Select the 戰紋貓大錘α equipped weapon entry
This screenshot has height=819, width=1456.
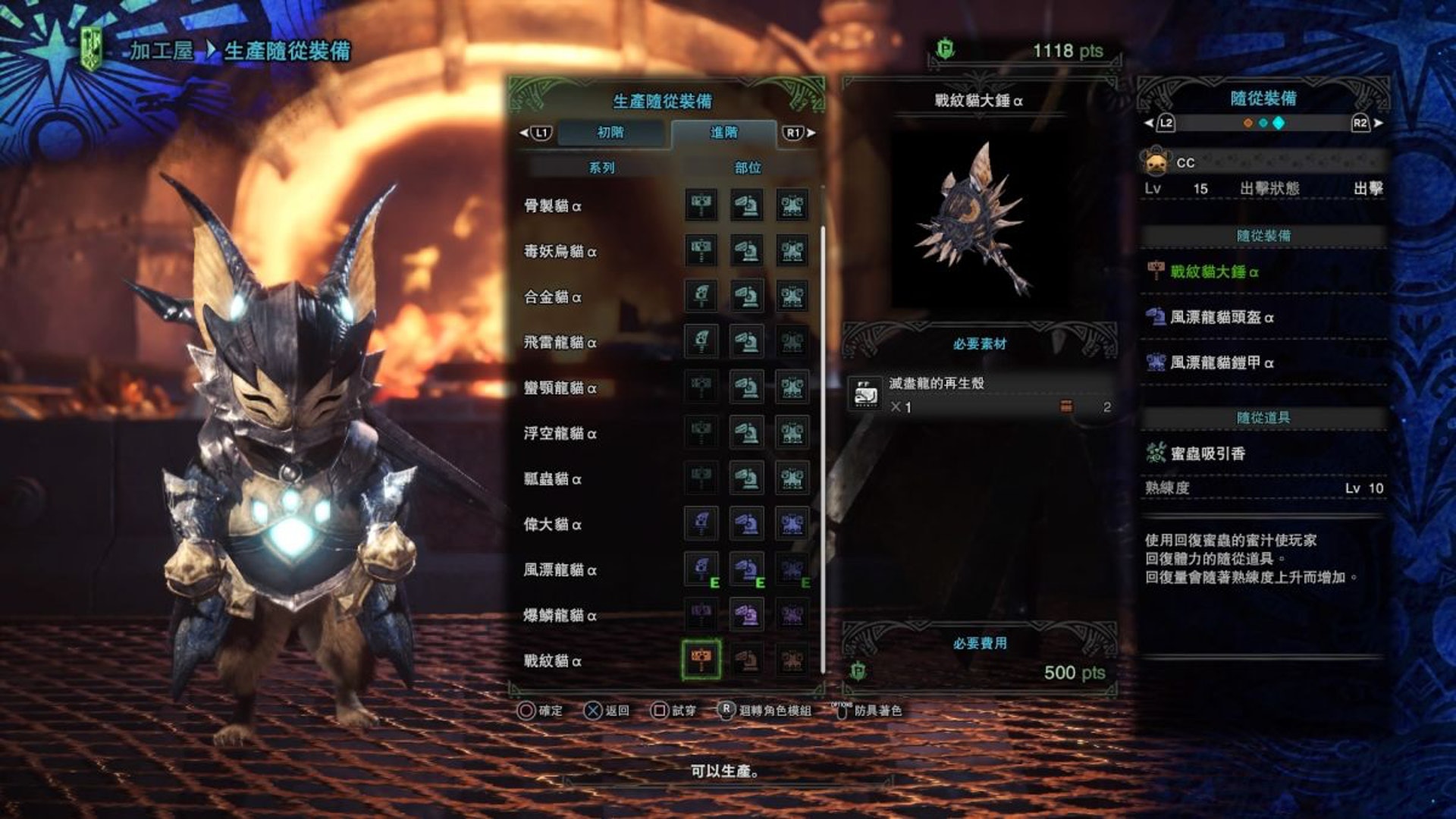(x=1213, y=271)
